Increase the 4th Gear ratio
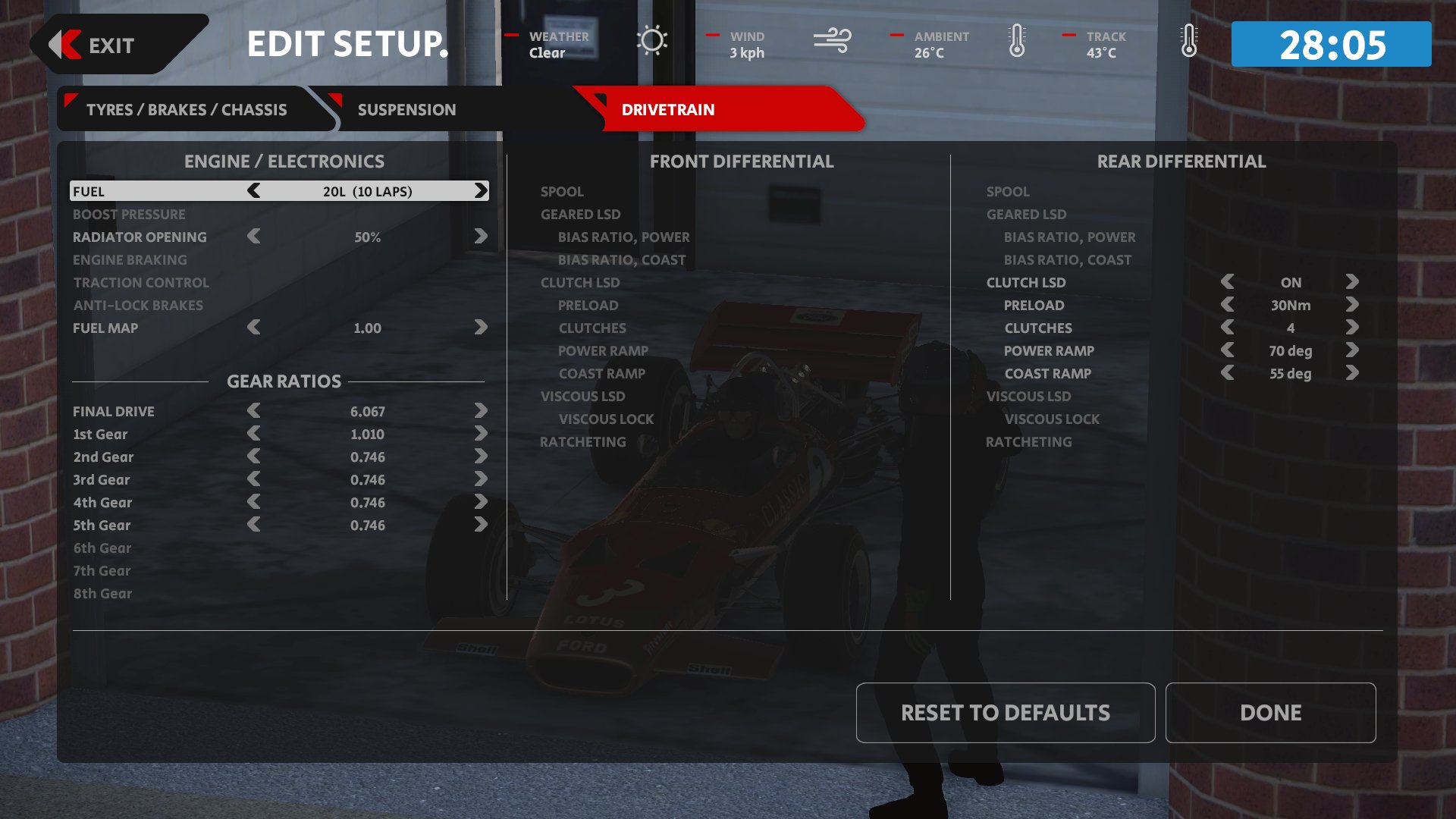The image size is (1456, 819). (x=481, y=502)
